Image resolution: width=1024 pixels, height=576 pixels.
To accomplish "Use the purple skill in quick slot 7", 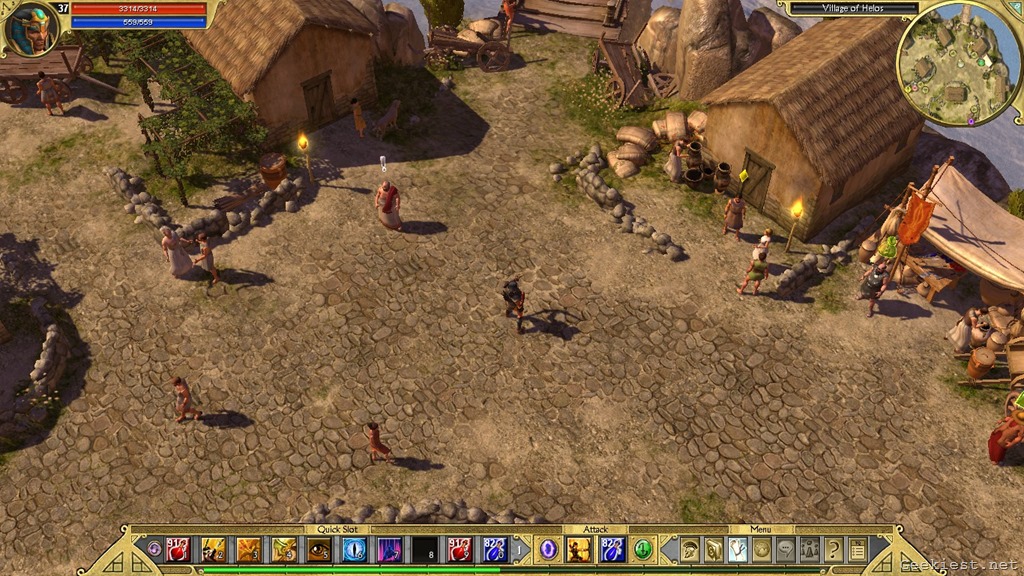I will click(389, 549).
